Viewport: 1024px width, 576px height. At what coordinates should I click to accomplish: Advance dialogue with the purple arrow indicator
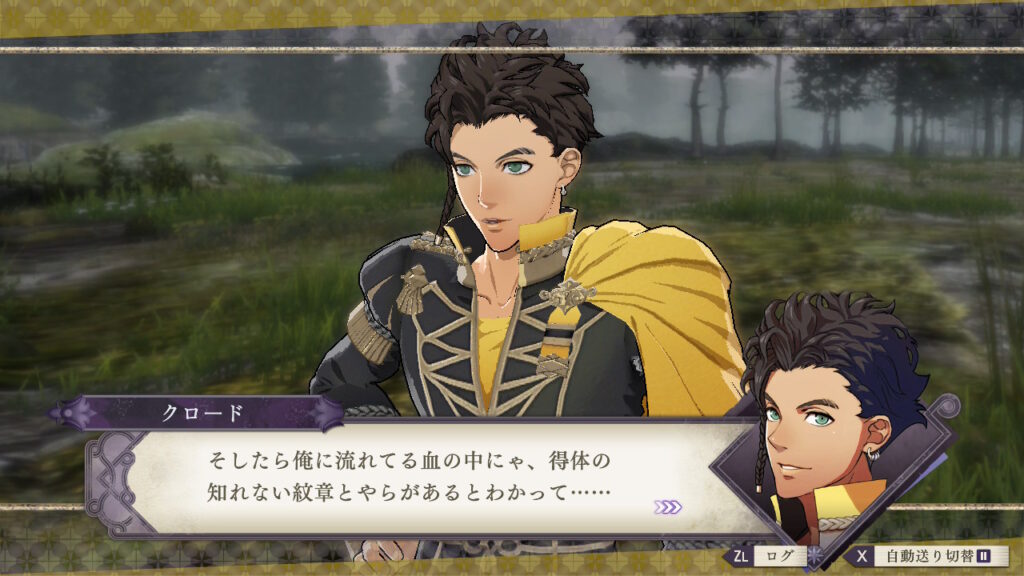point(668,507)
